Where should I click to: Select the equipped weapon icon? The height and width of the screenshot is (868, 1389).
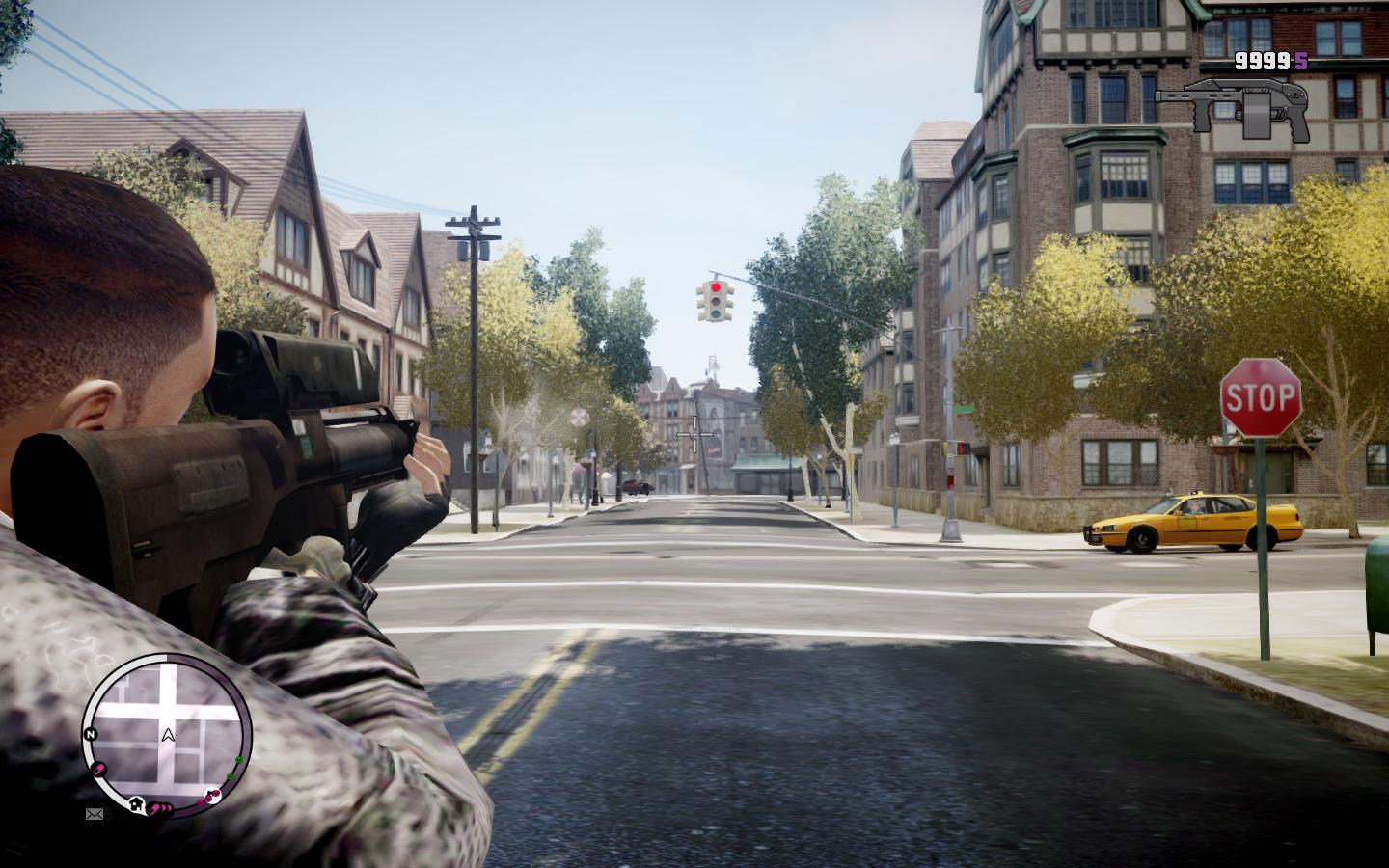point(1232,105)
